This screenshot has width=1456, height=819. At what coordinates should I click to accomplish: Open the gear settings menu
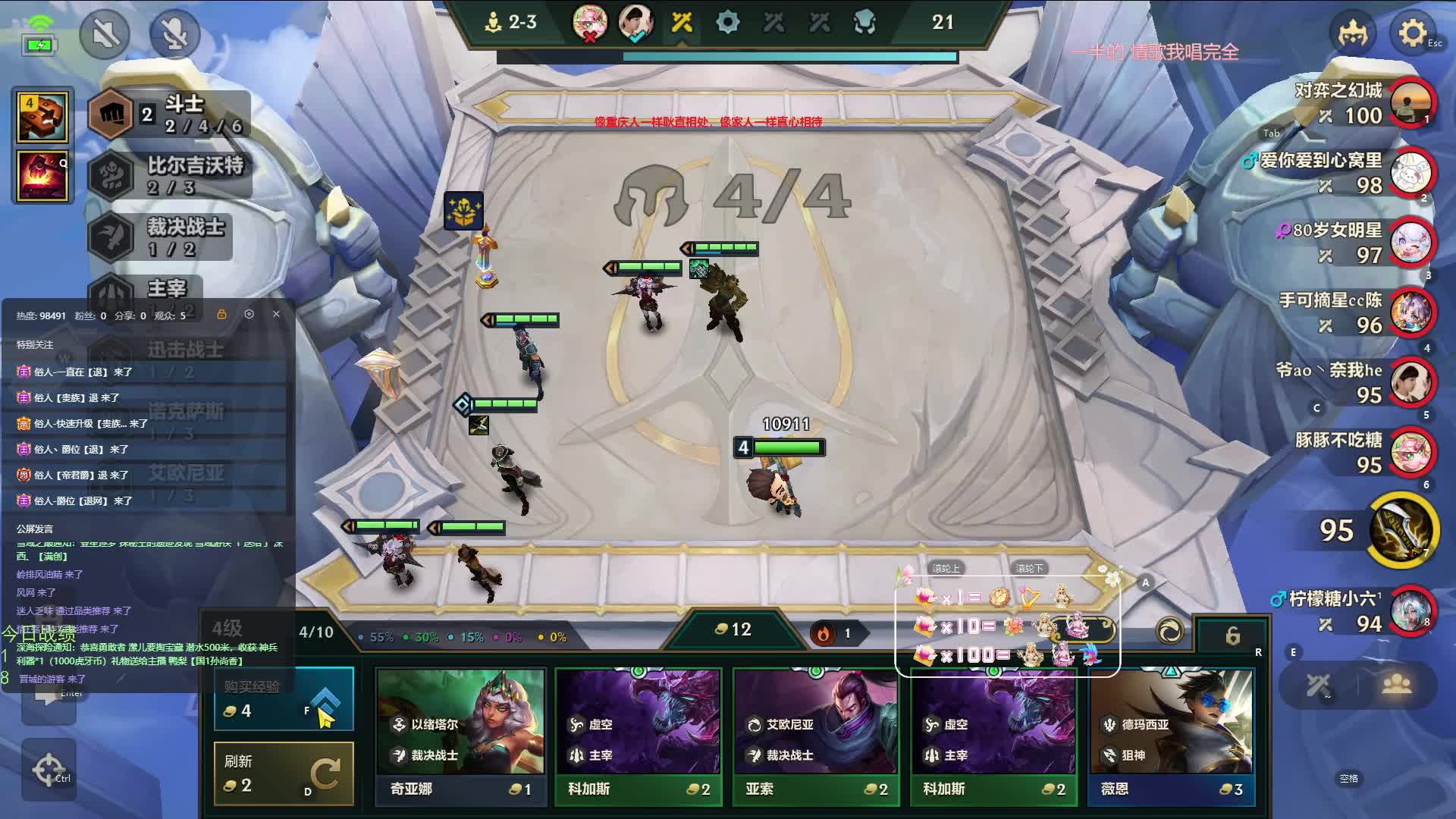click(1411, 33)
